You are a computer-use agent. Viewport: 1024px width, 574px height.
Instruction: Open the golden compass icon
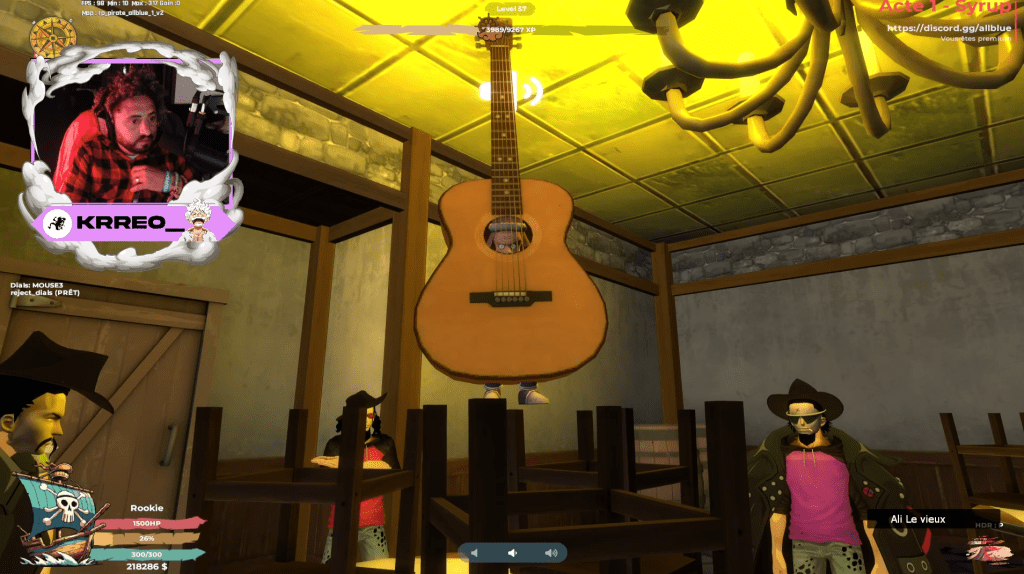tap(53, 37)
